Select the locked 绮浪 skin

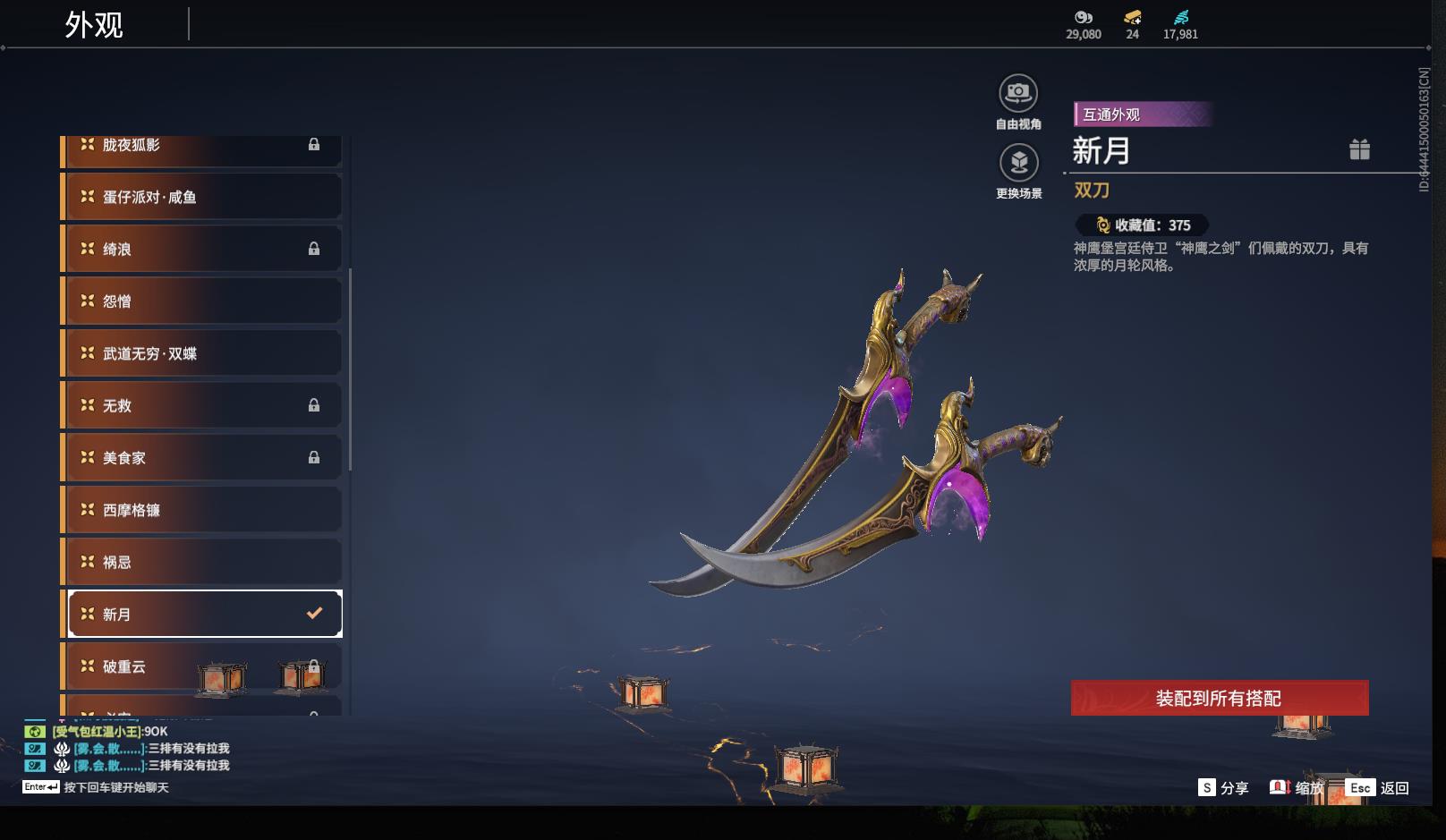click(x=201, y=249)
